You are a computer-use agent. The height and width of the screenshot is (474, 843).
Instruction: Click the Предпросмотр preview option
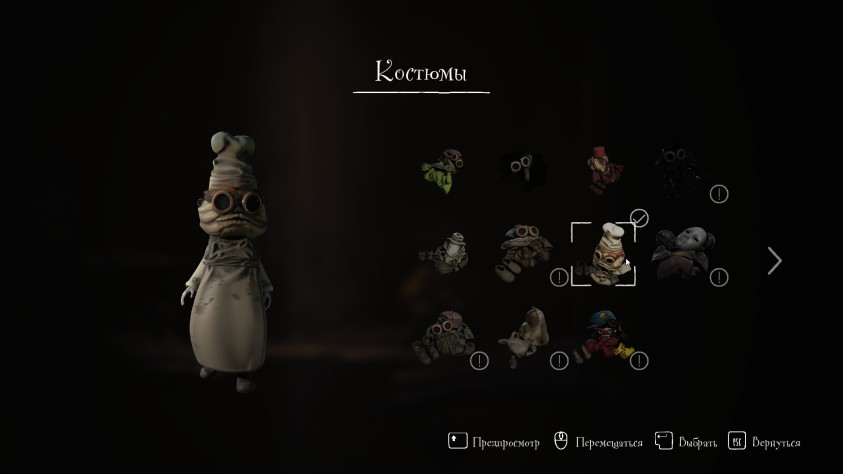495,441
